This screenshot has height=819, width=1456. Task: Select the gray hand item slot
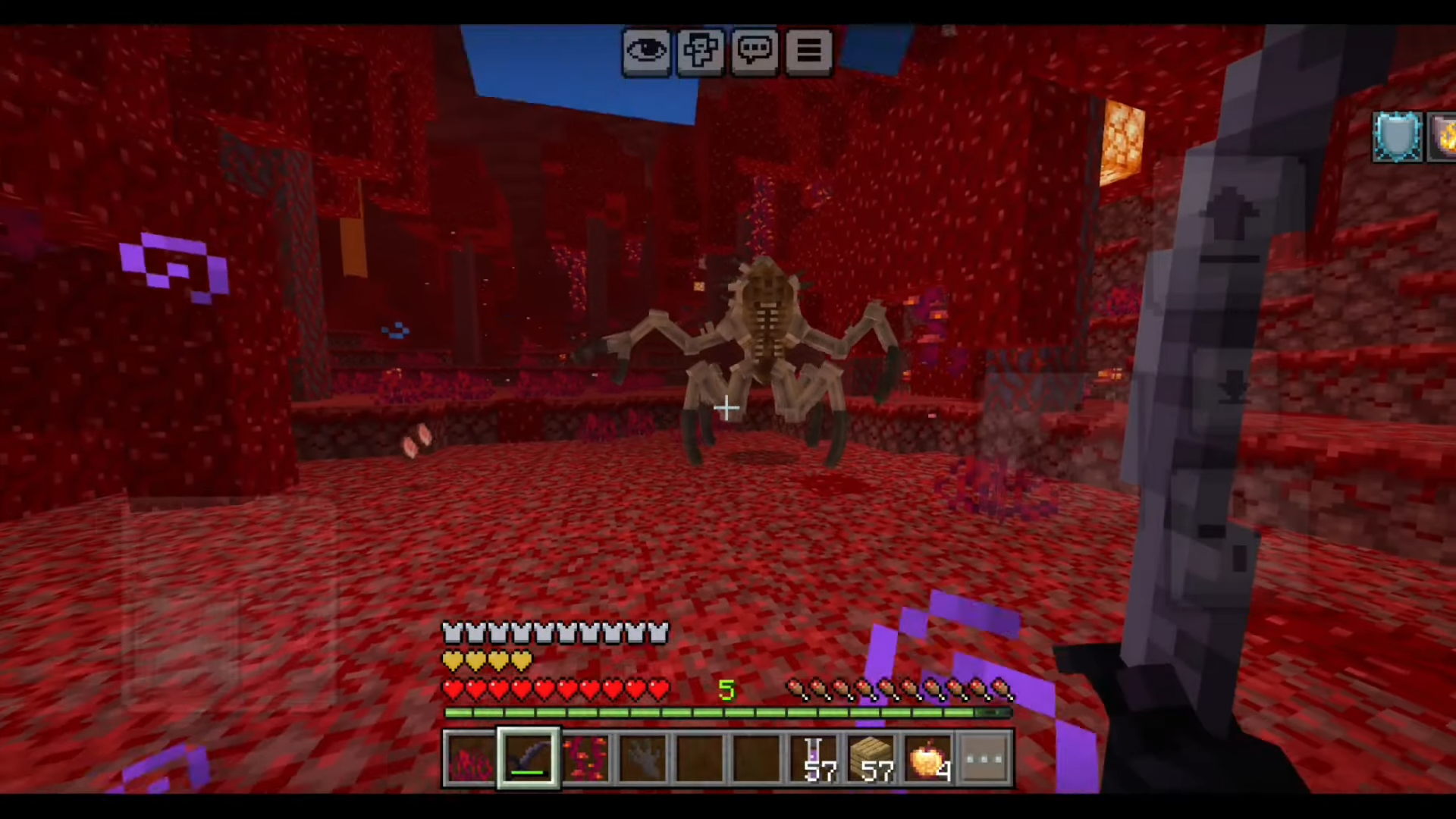(643, 758)
